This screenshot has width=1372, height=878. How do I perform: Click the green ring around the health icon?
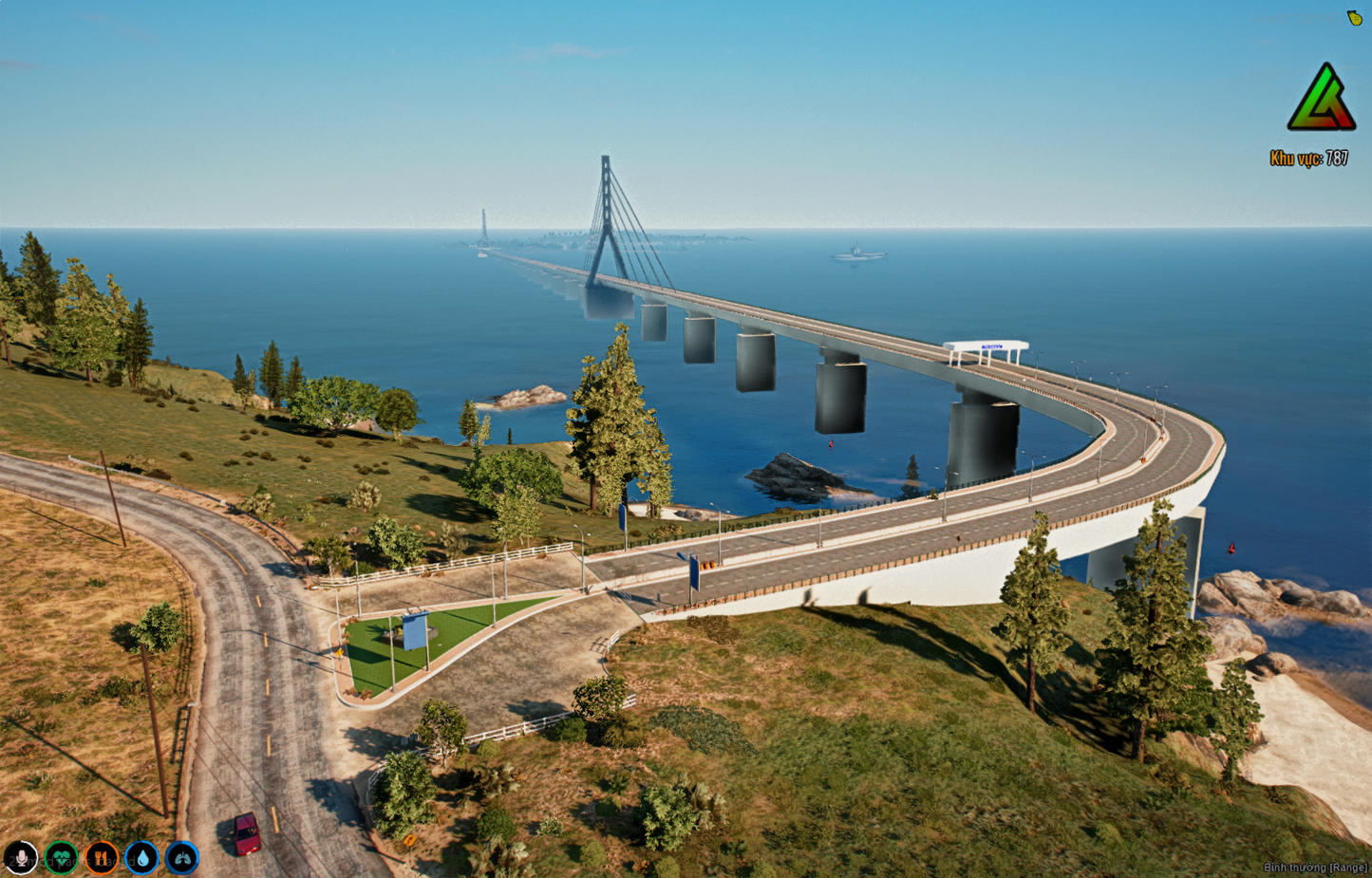coord(60,839)
